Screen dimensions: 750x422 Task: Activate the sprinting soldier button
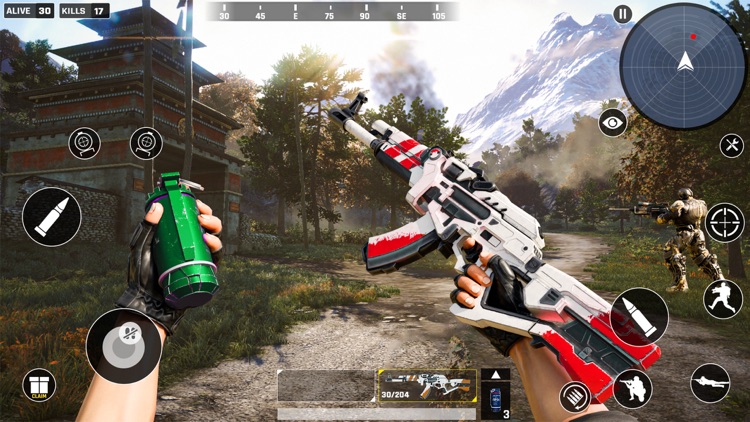[723, 299]
